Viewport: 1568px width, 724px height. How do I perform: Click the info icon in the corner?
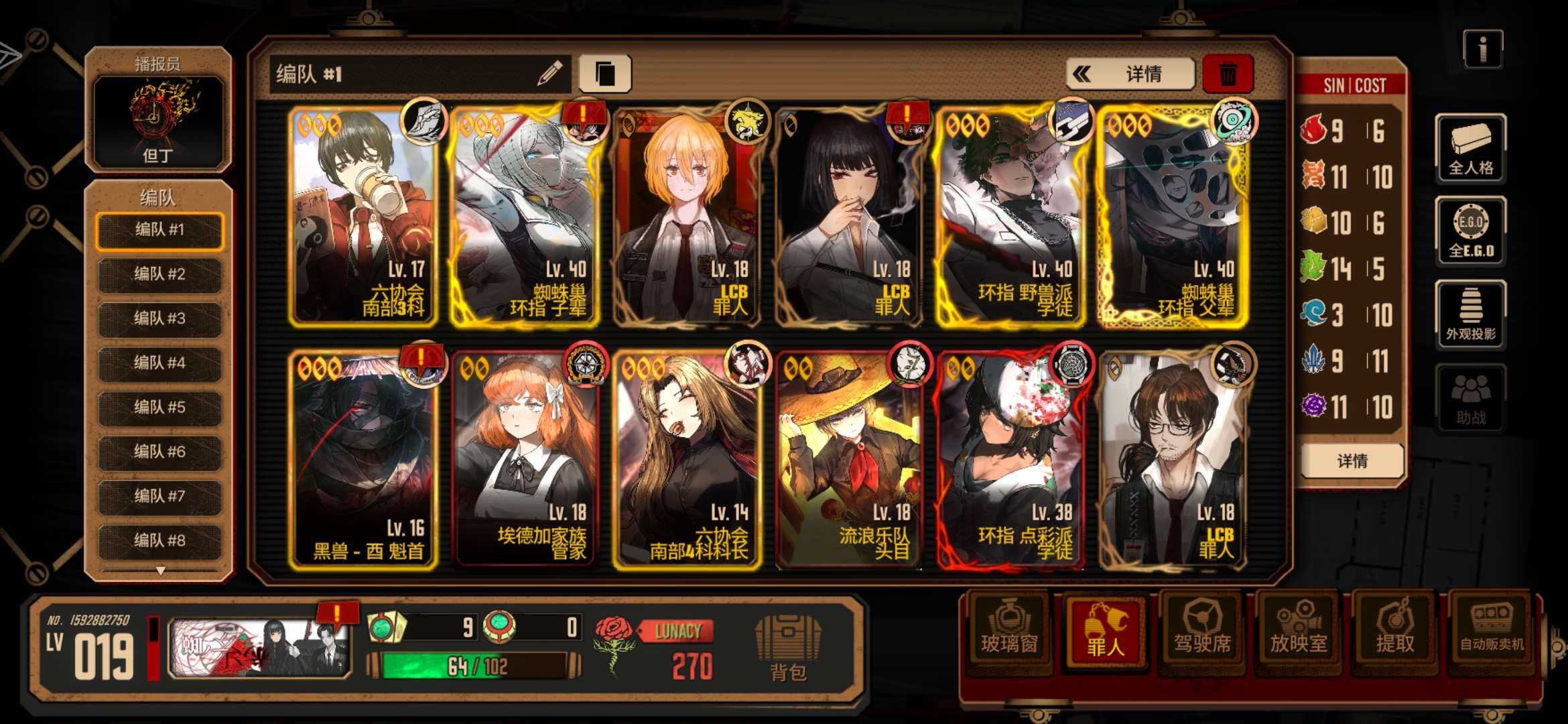[1482, 49]
